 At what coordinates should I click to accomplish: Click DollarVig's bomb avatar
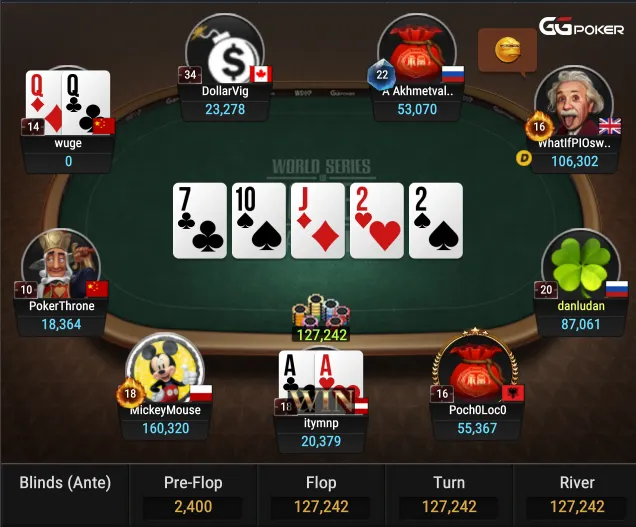coord(226,53)
